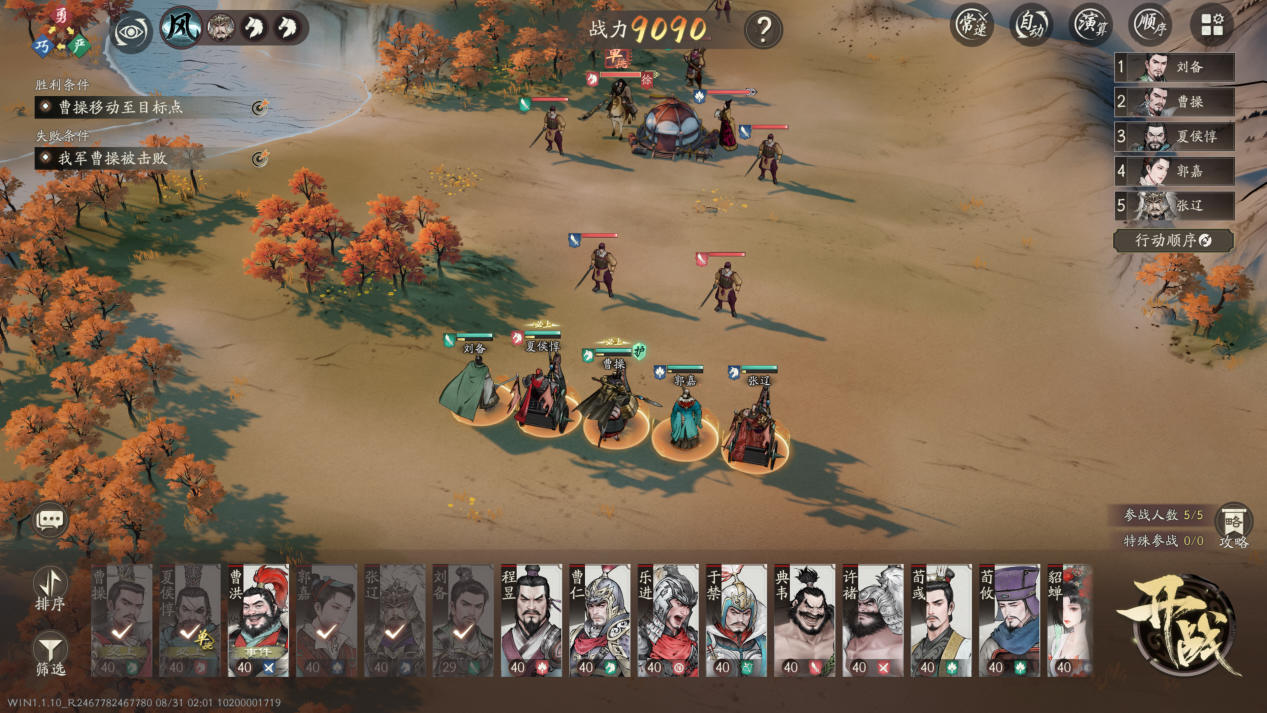Select 张辽 in the turn order list
This screenshot has height=713, width=1267.
(1175, 206)
